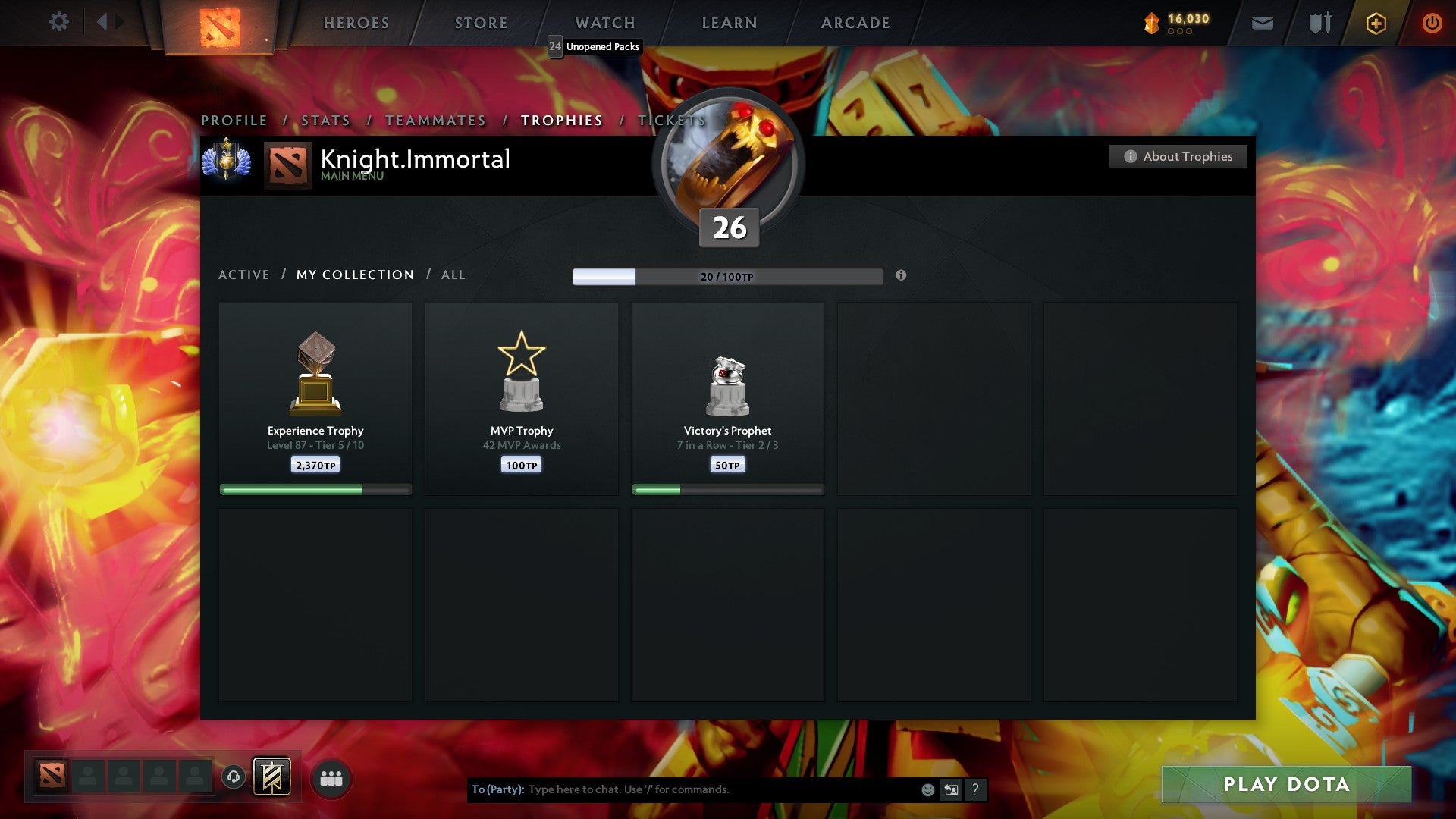Click the emoticon smiley in the chat bar
This screenshot has height=819, width=1456.
click(x=927, y=789)
